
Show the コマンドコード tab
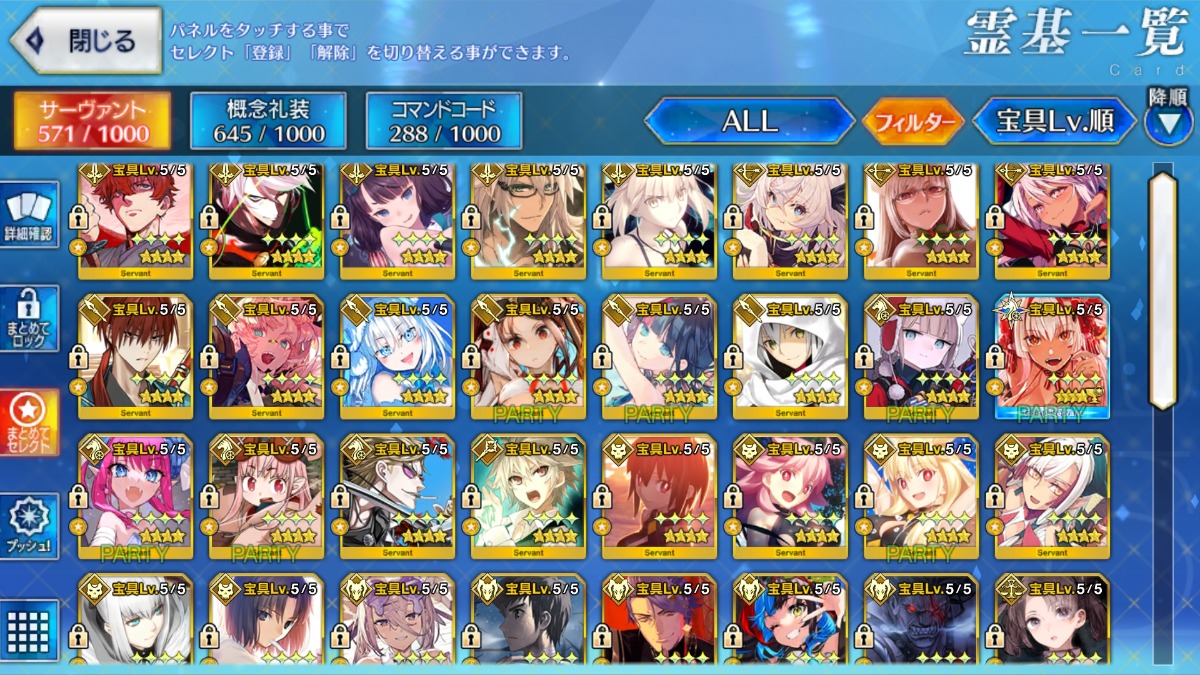tap(444, 121)
